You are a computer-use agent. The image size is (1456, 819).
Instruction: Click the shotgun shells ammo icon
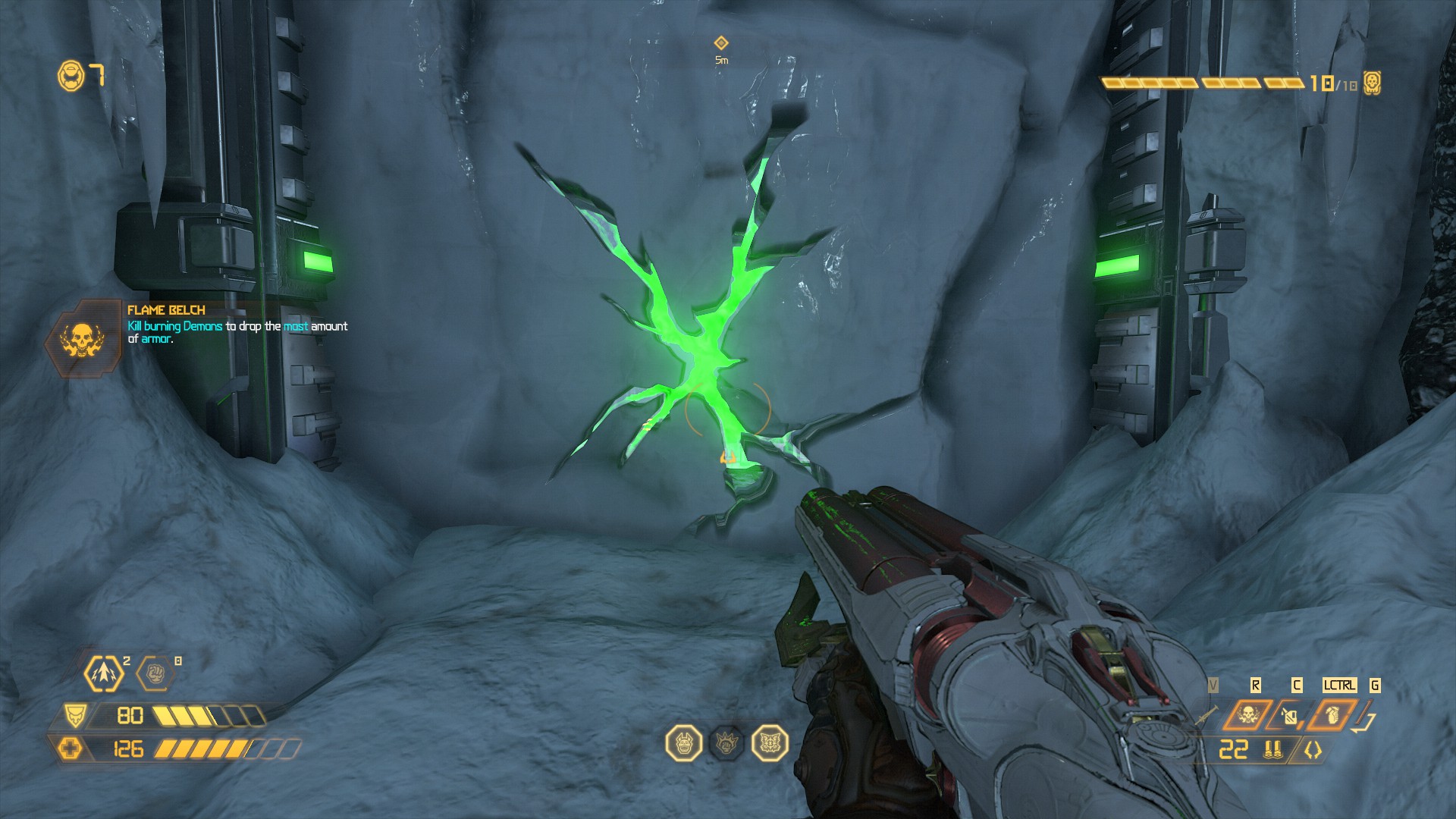point(1272,750)
